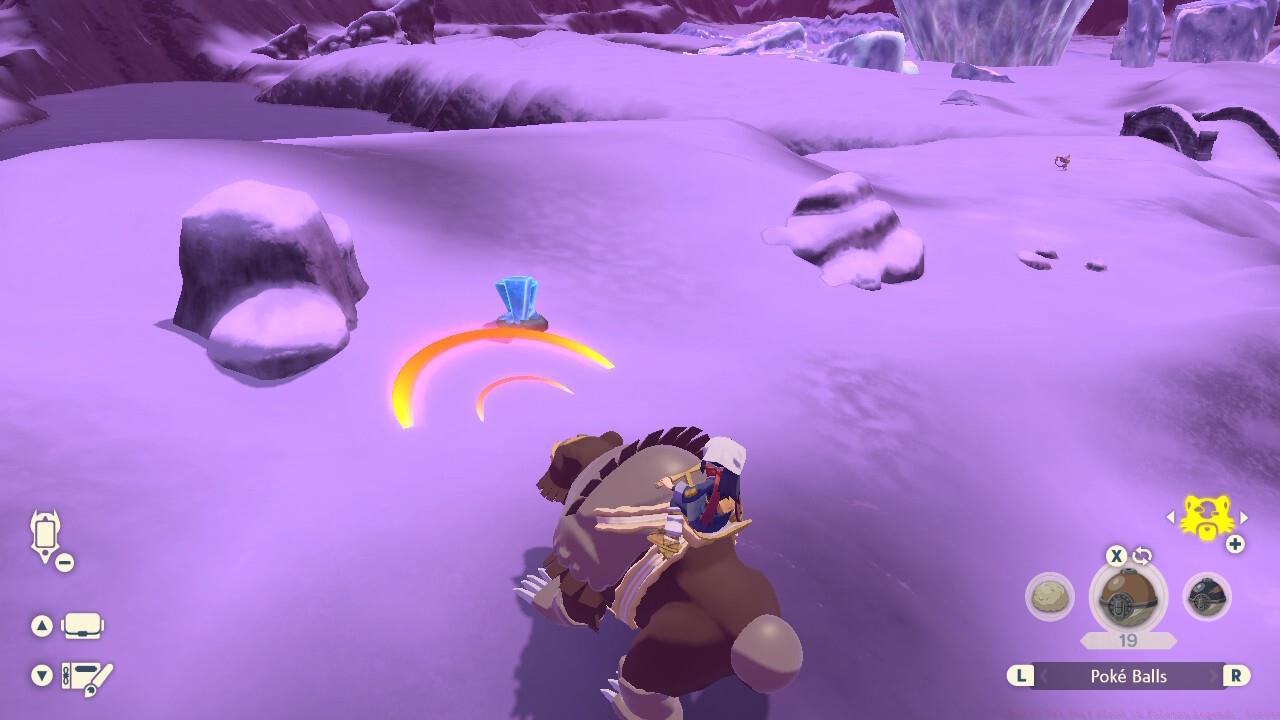Click the left arrow beside the Ursaluna icon
Viewport: 1280px width, 720px height.
coord(1170,517)
